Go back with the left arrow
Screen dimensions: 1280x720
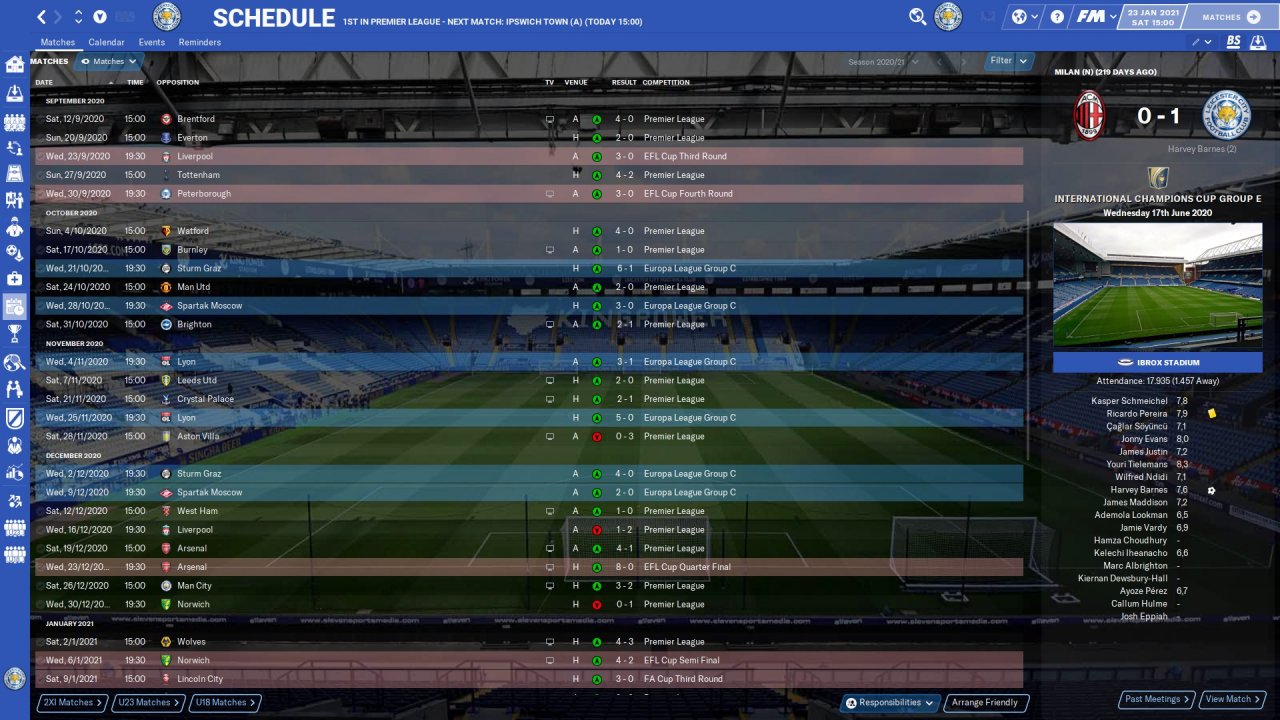41,17
